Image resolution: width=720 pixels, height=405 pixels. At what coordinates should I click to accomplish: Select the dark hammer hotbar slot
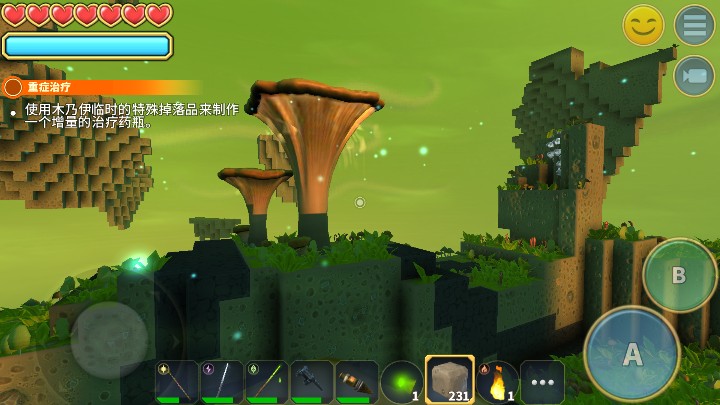(312, 382)
